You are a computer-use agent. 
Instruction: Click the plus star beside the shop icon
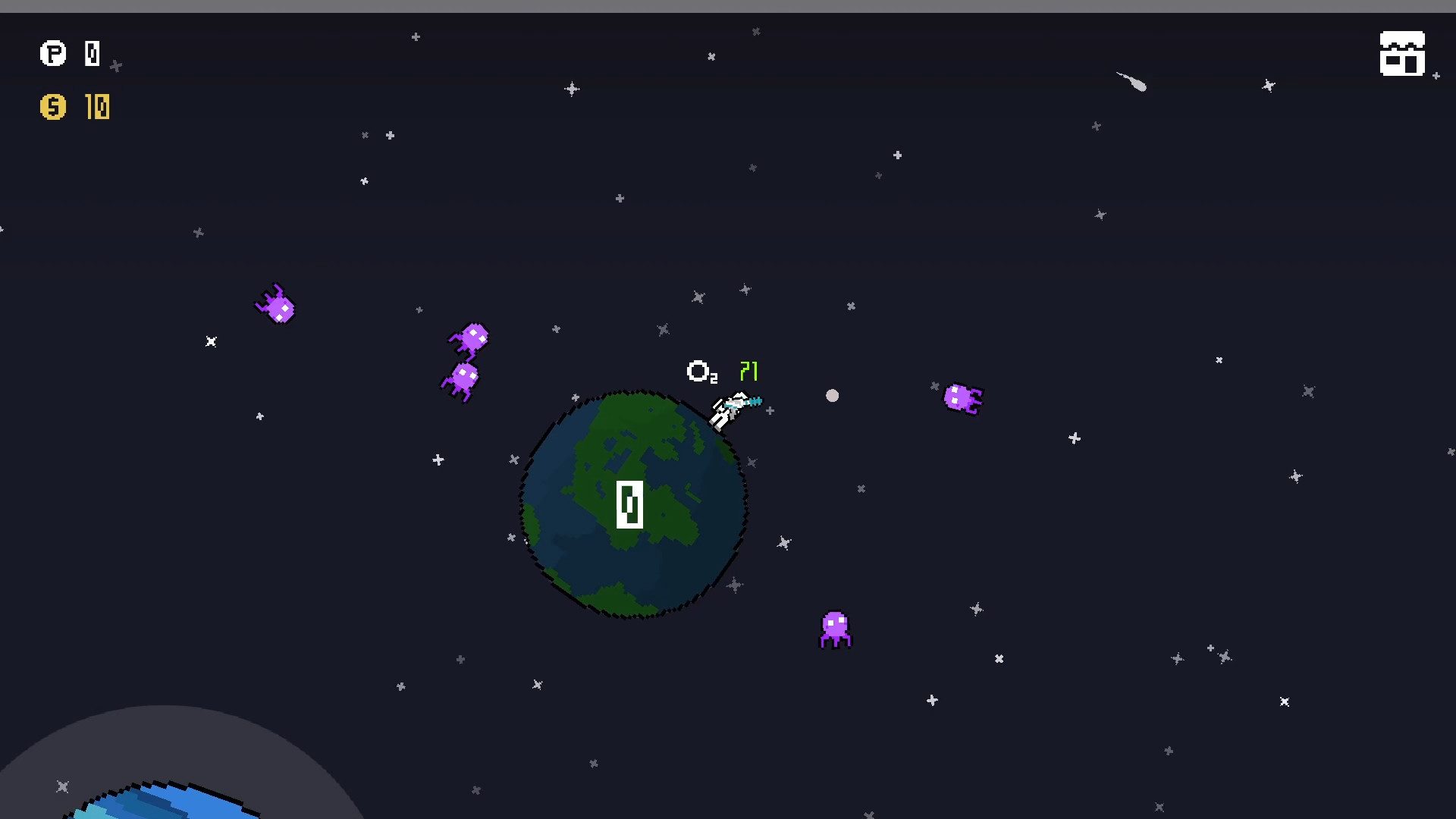[x=1436, y=76]
